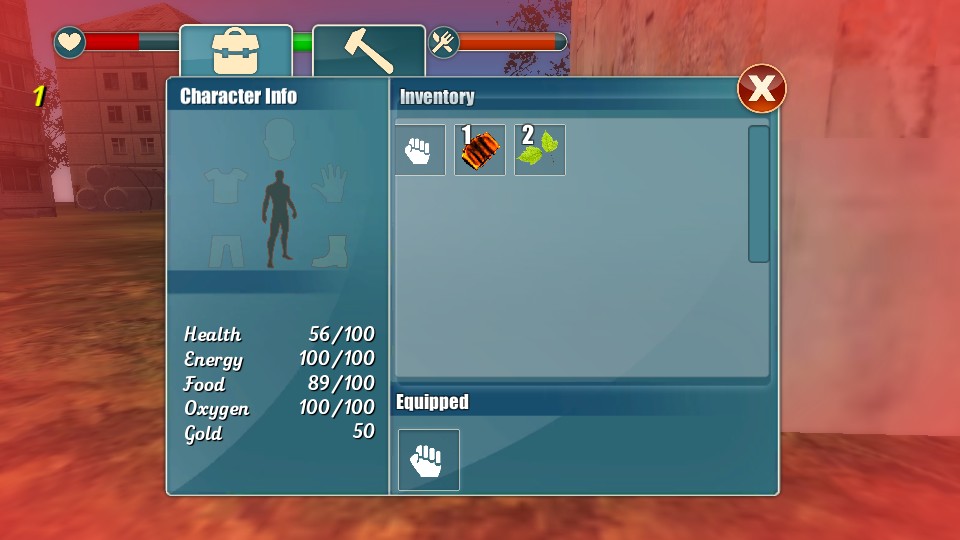Select the shirt equipment slot

[225, 185]
